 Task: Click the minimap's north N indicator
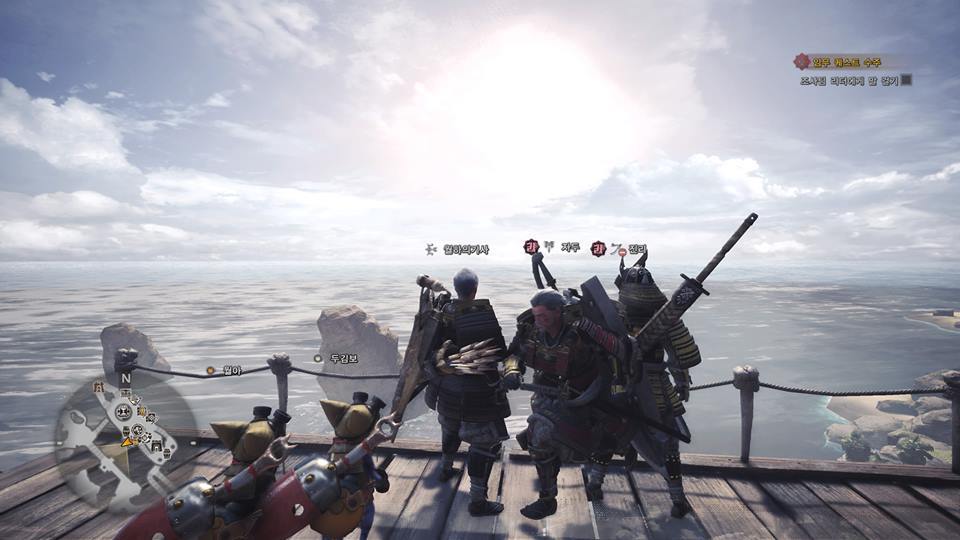pos(125,380)
